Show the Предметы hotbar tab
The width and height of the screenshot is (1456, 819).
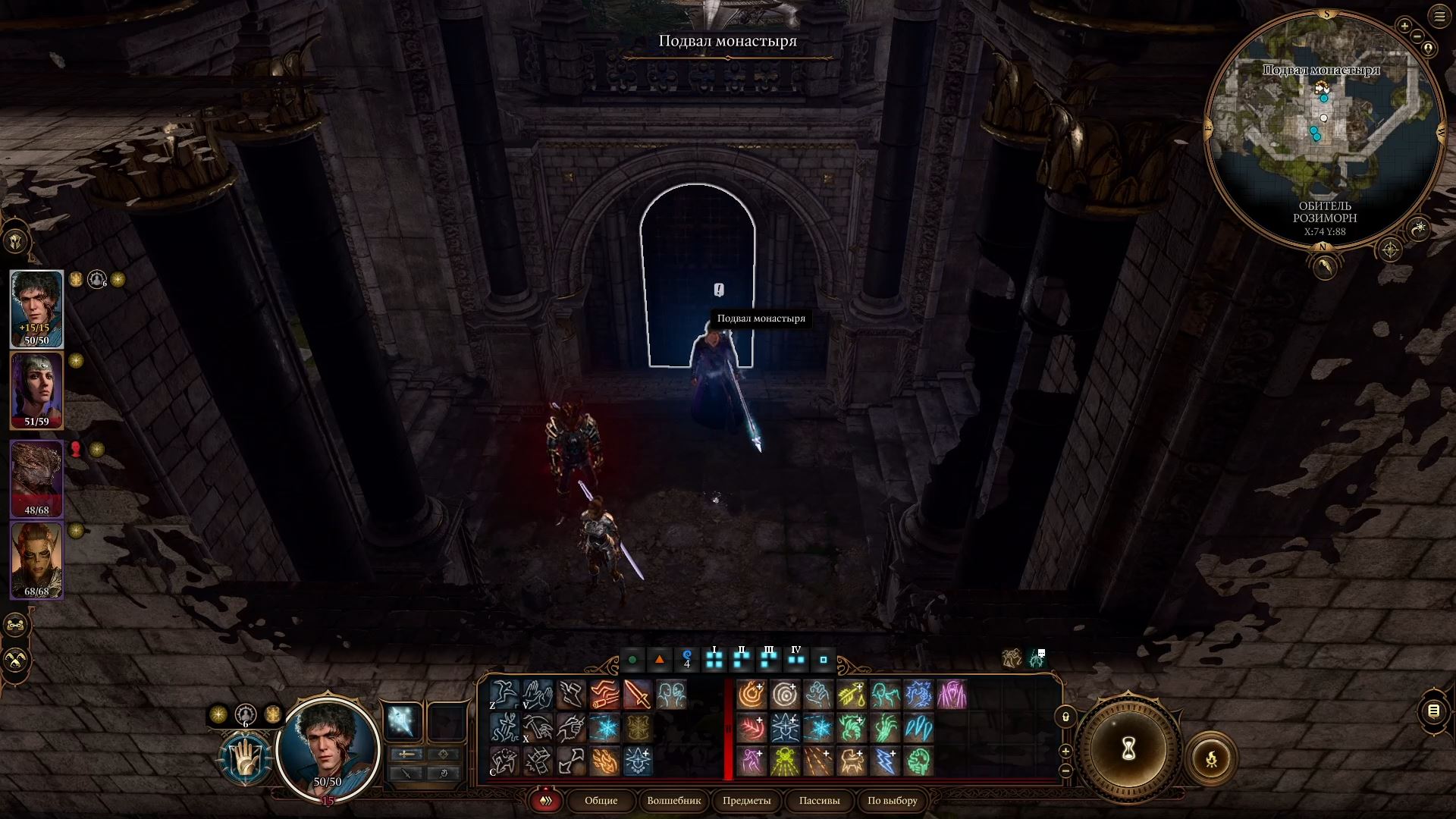tap(746, 800)
